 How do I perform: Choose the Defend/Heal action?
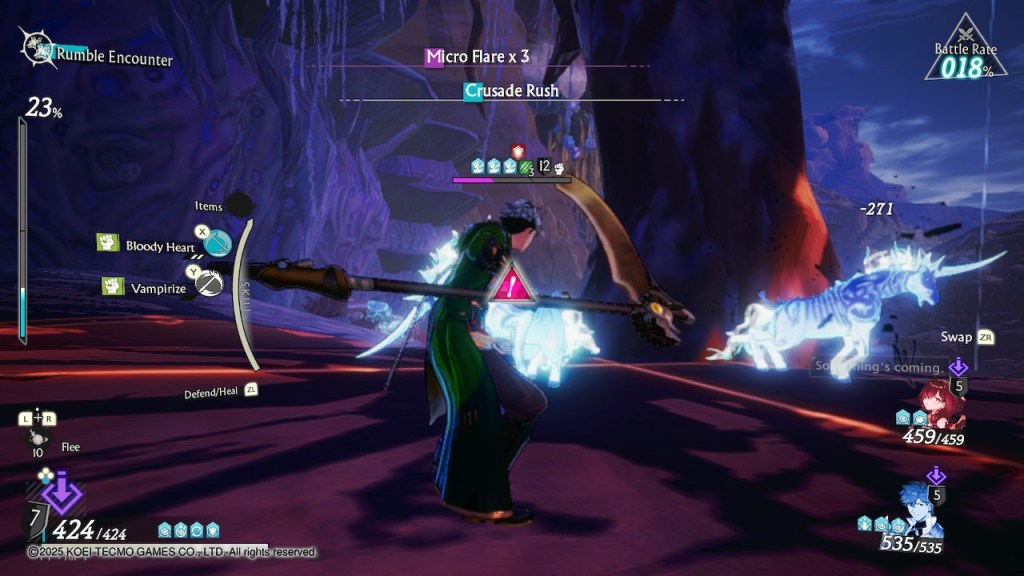click(213, 393)
